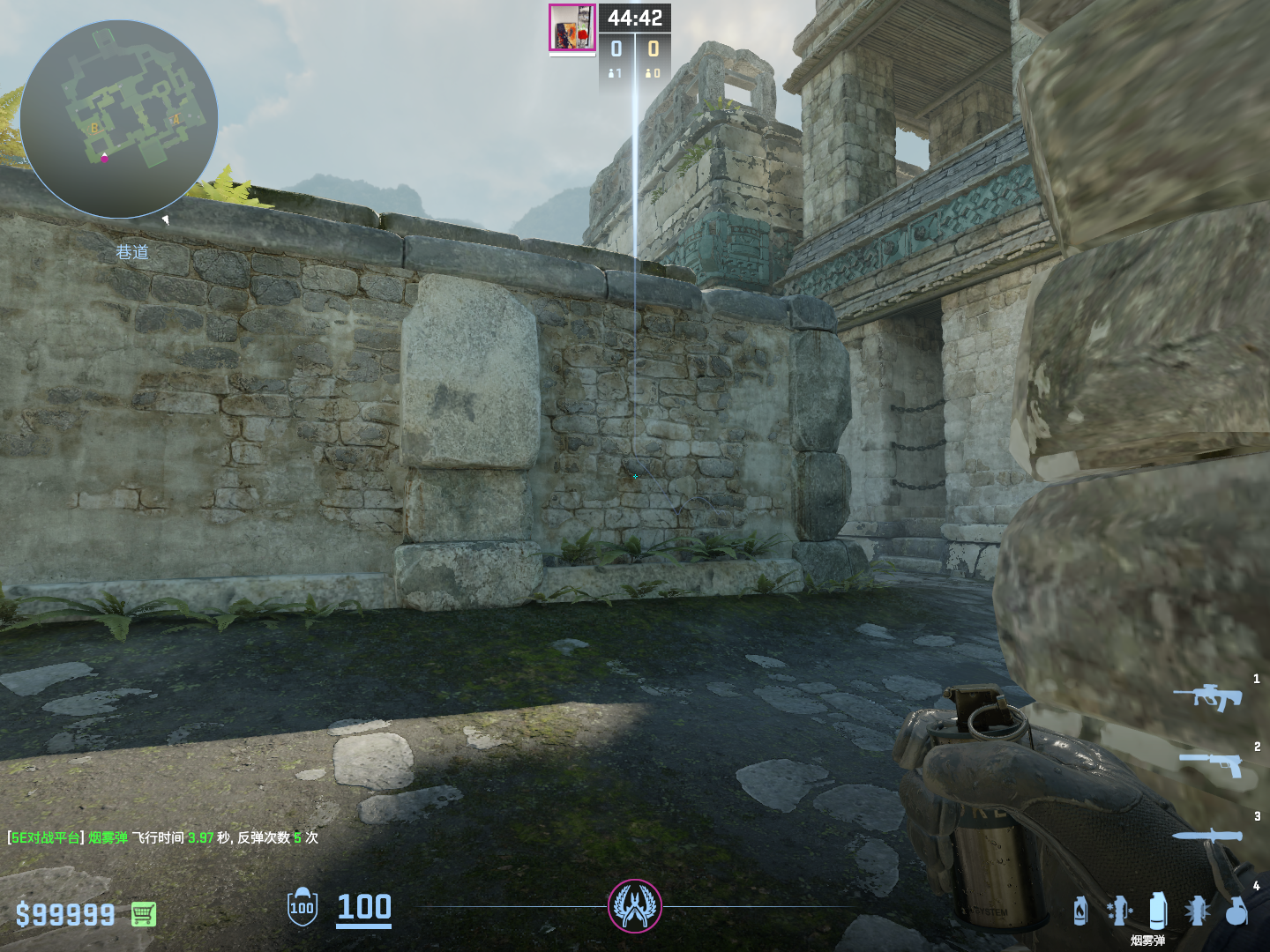Select the HE grenade icon

1236,911
